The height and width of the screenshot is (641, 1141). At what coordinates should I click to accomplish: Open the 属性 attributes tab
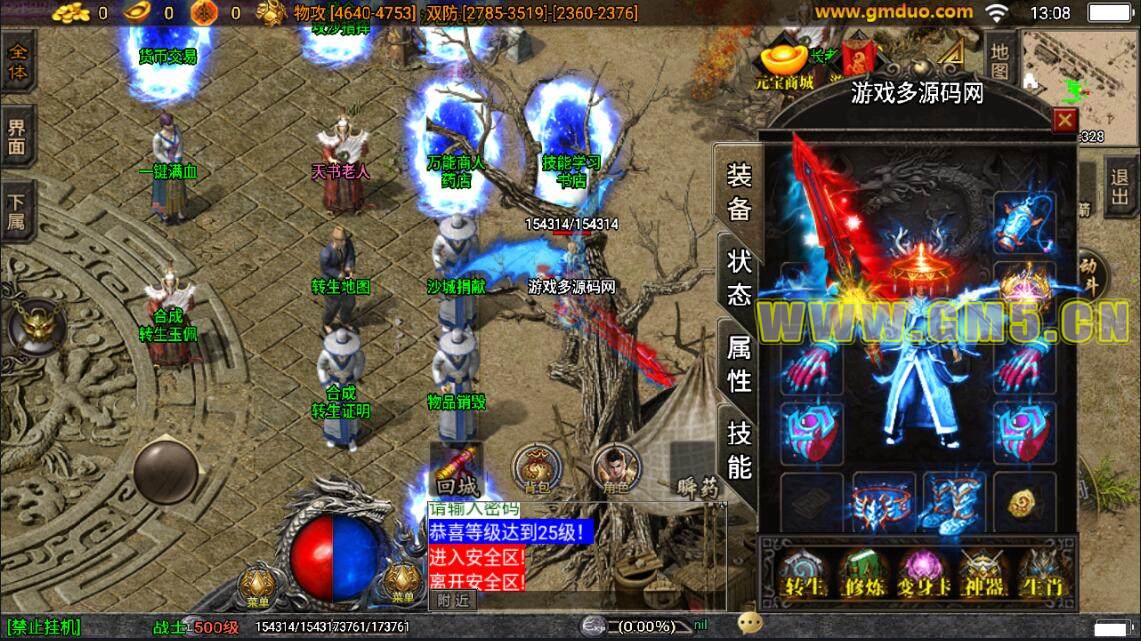point(739,364)
